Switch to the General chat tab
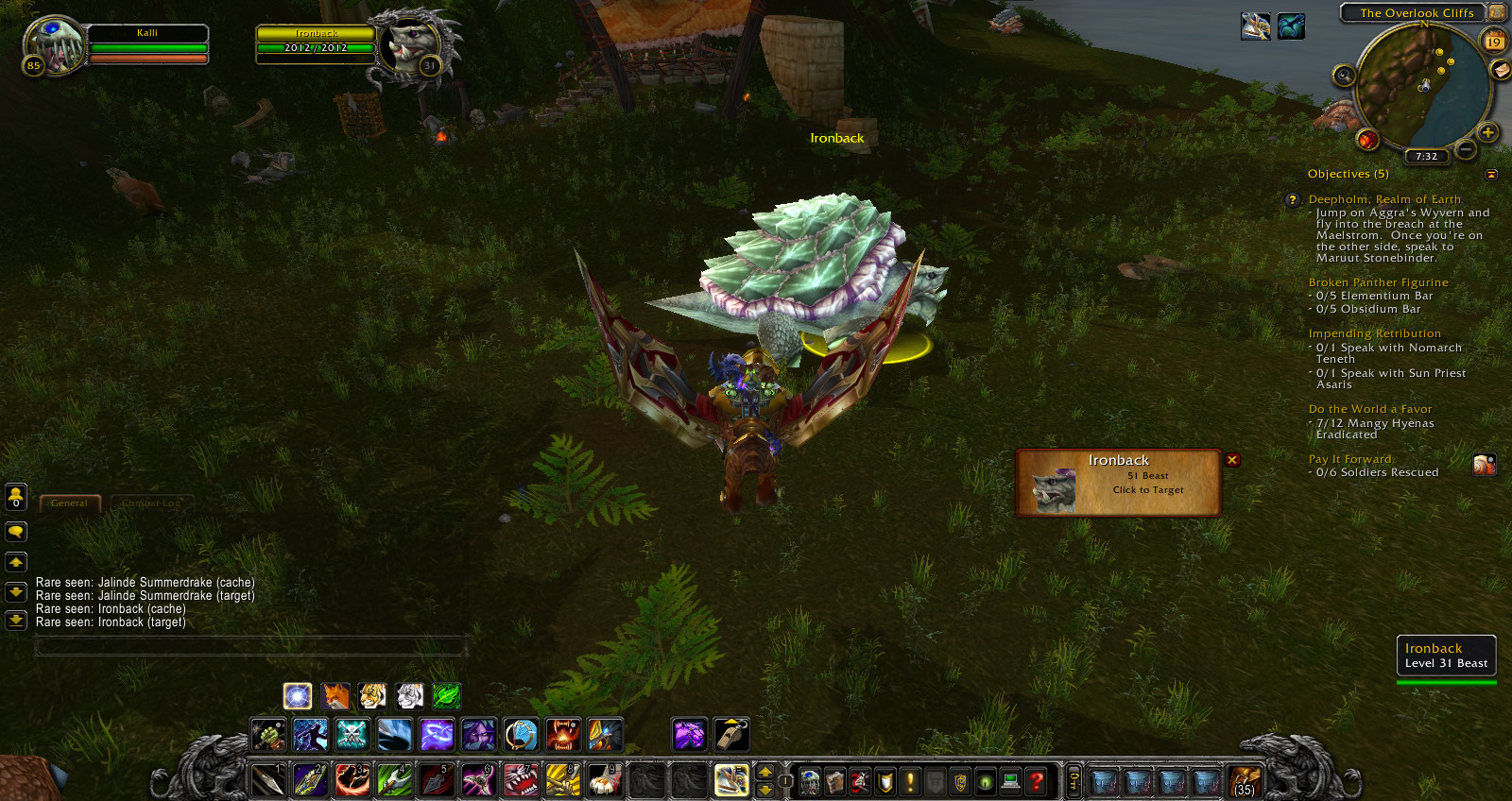This screenshot has height=801, width=1512. [69, 503]
